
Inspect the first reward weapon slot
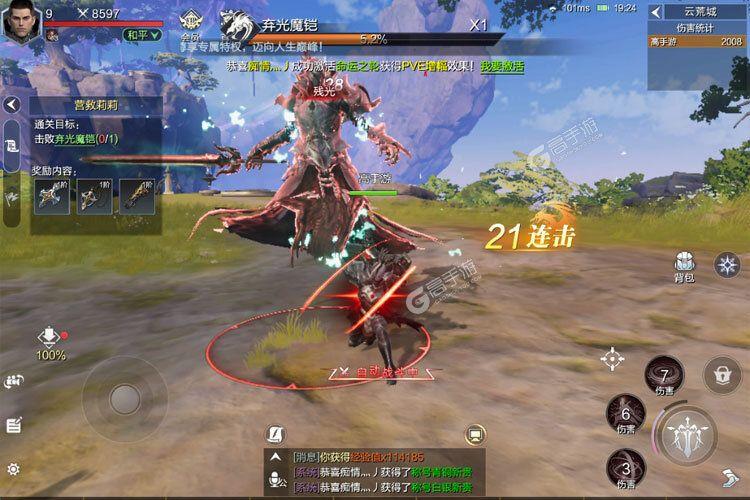[x=51, y=196]
